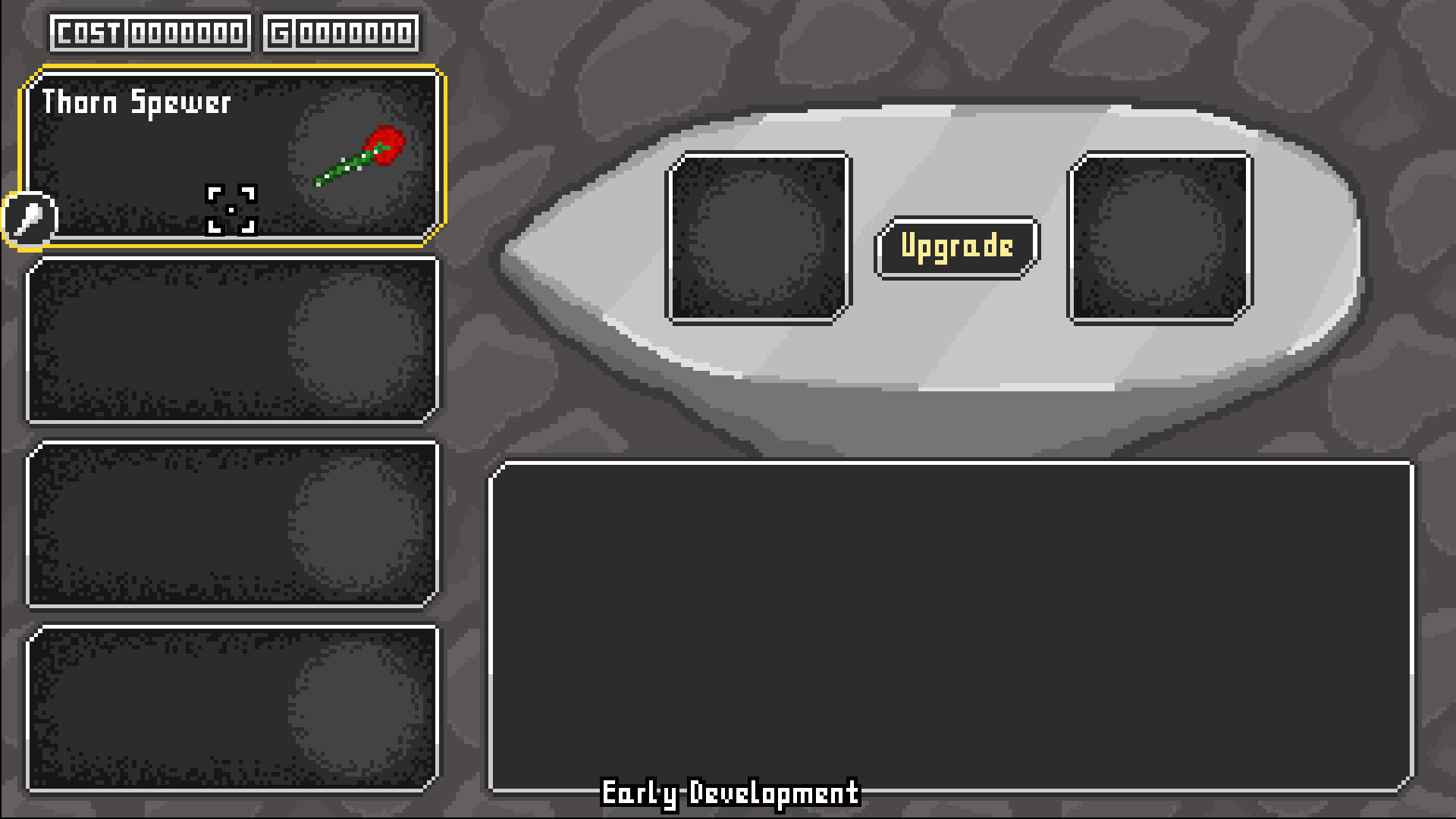1456x819 pixels.
Task: Click the Early Development label
Action: click(730, 794)
